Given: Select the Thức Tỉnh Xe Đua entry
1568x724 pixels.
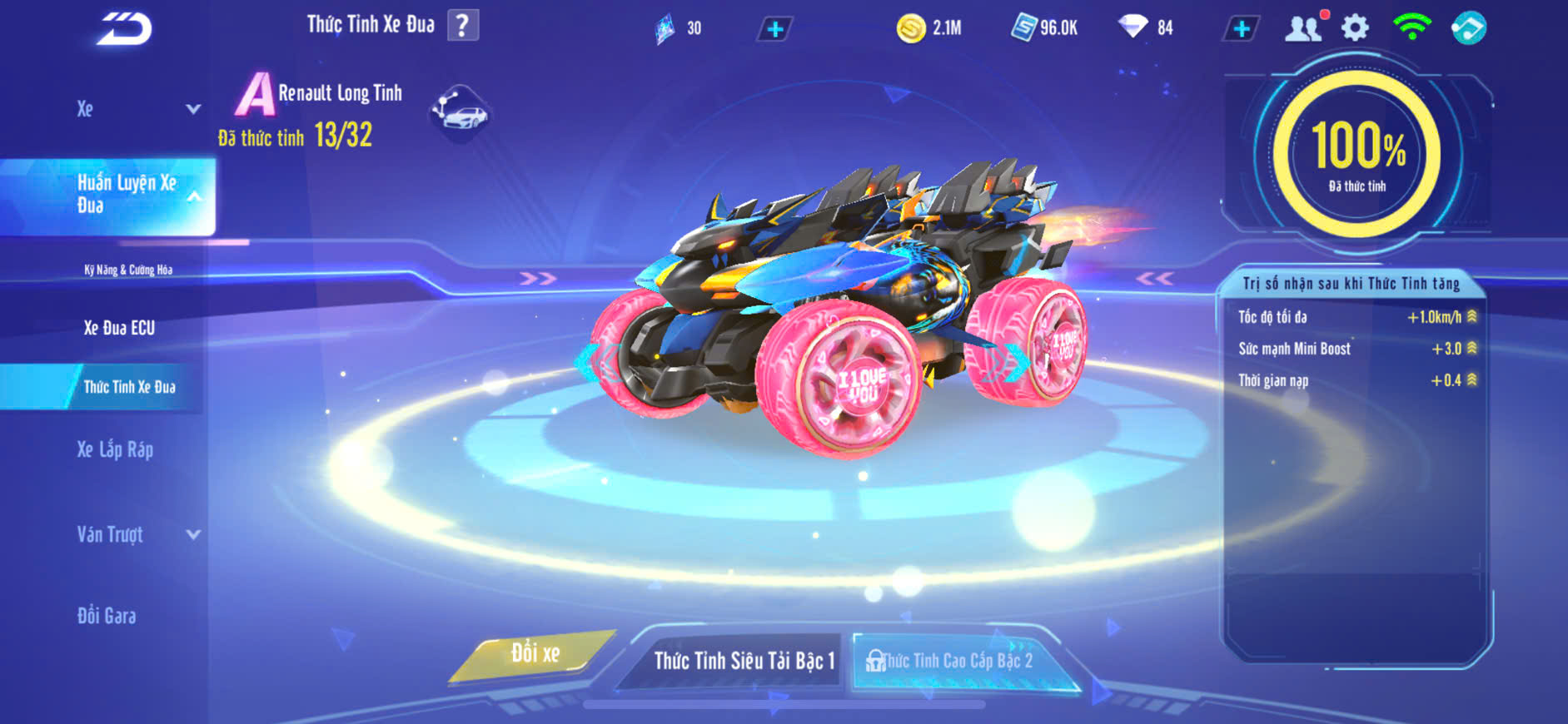Looking at the screenshot, I should coord(129,387).
